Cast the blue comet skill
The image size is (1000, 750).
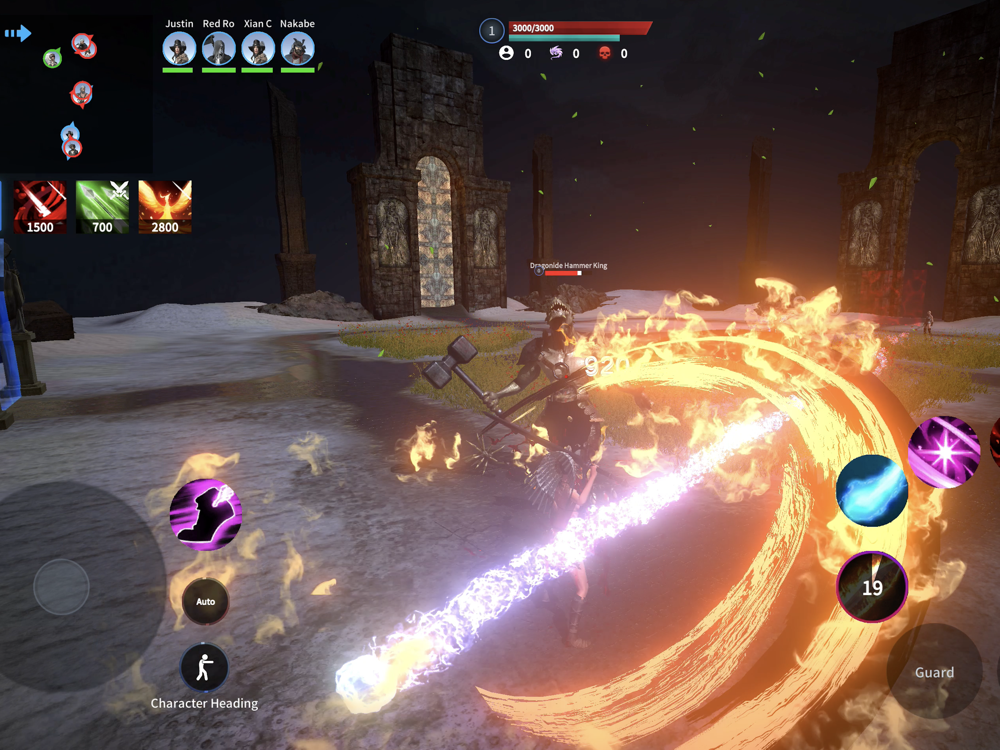coord(872,490)
